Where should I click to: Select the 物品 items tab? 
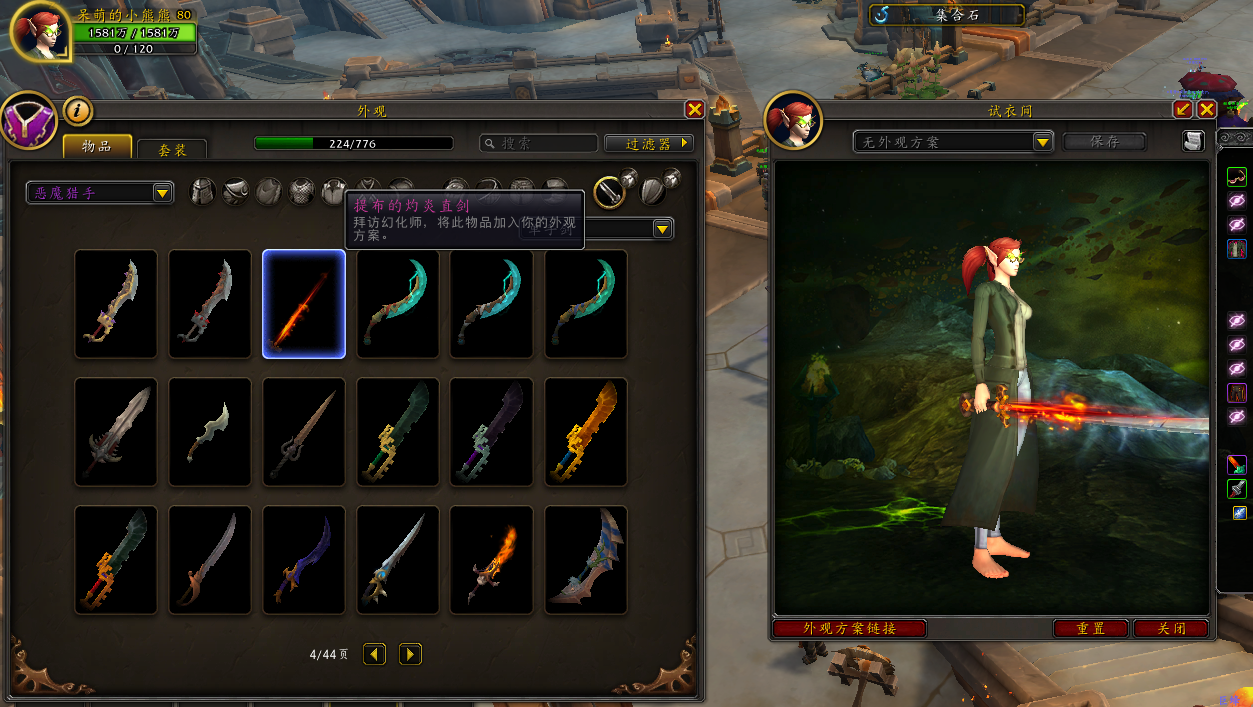[97, 146]
